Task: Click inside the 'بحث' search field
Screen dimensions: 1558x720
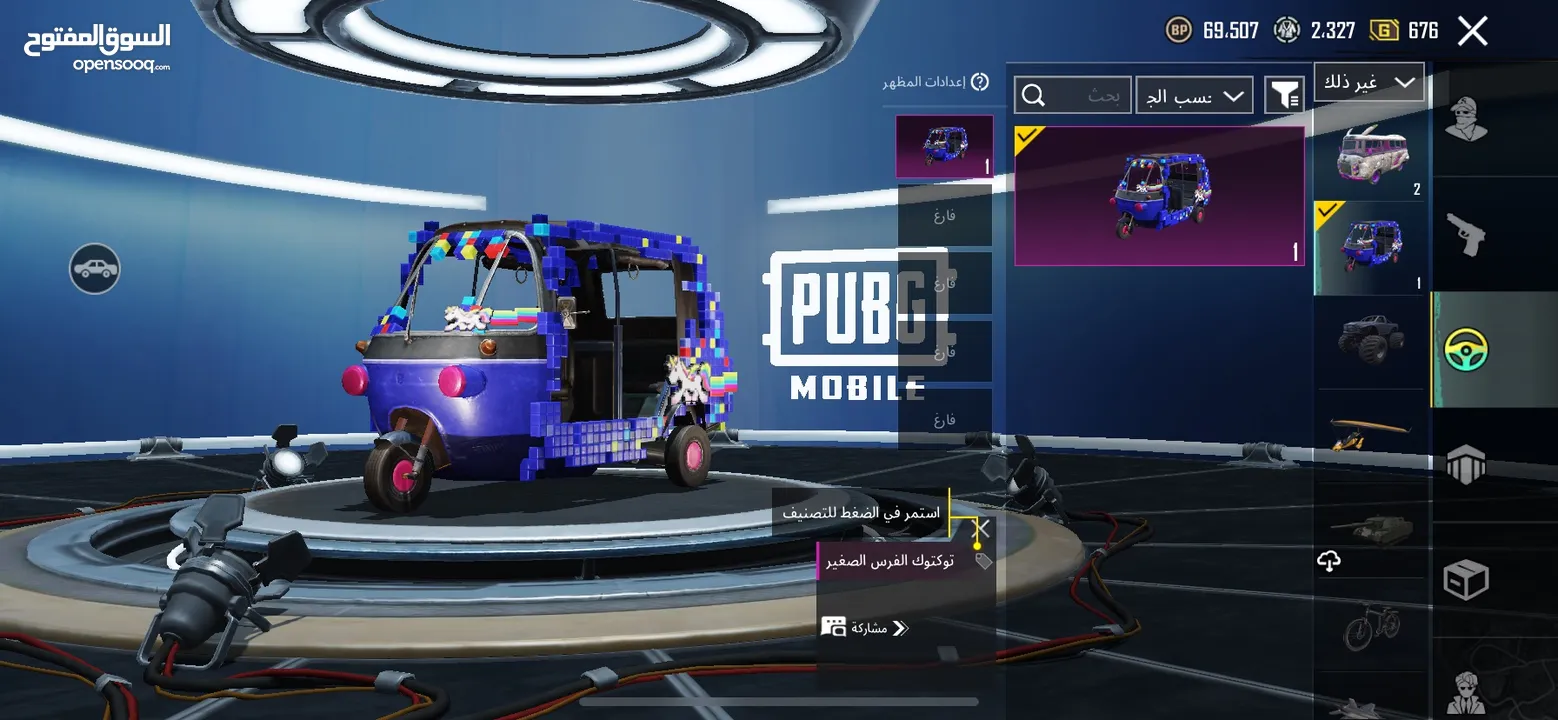Action: pos(1090,94)
